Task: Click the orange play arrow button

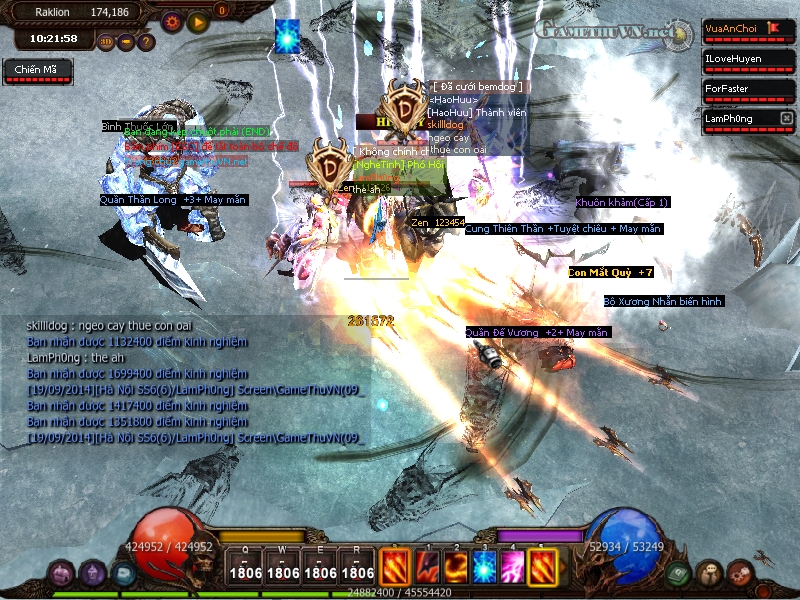Action: tap(198, 20)
